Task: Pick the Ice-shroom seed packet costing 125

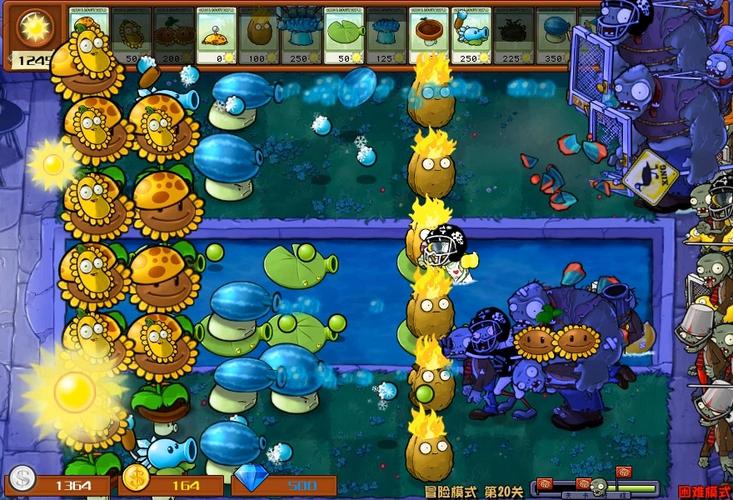Action: pos(386,37)
